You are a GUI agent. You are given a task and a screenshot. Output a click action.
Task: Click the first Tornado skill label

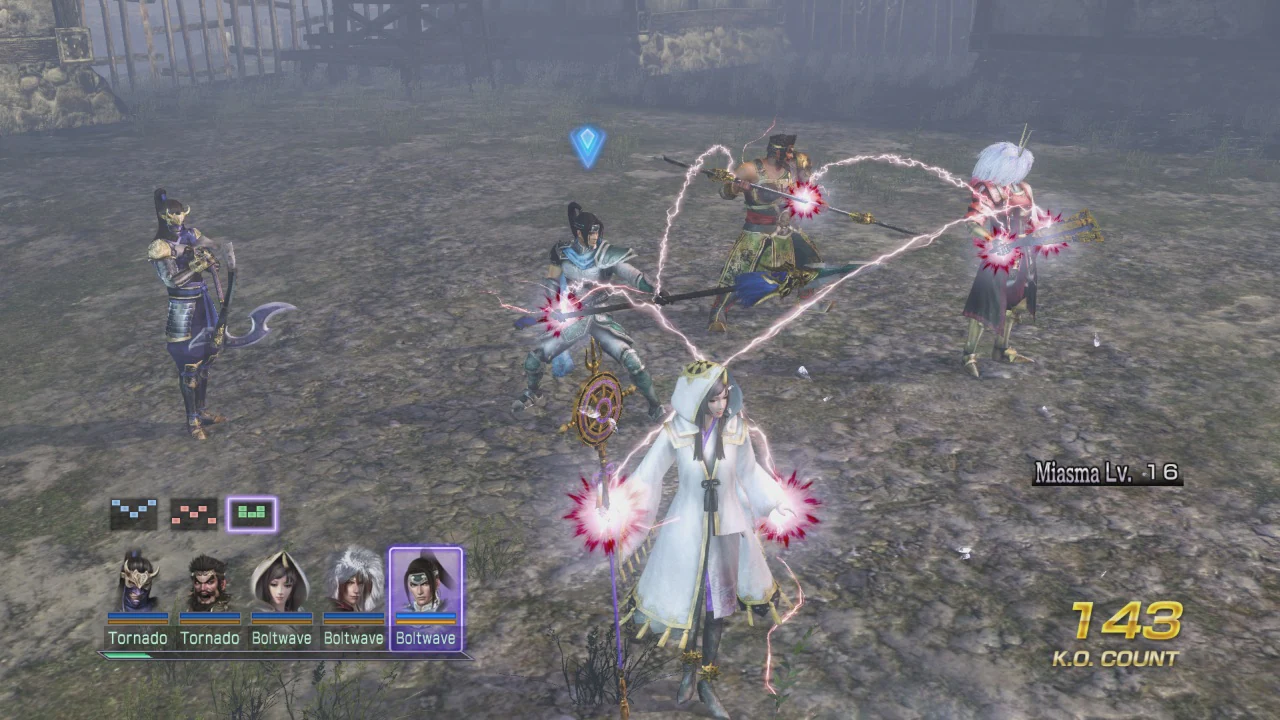tap(138, 638)
